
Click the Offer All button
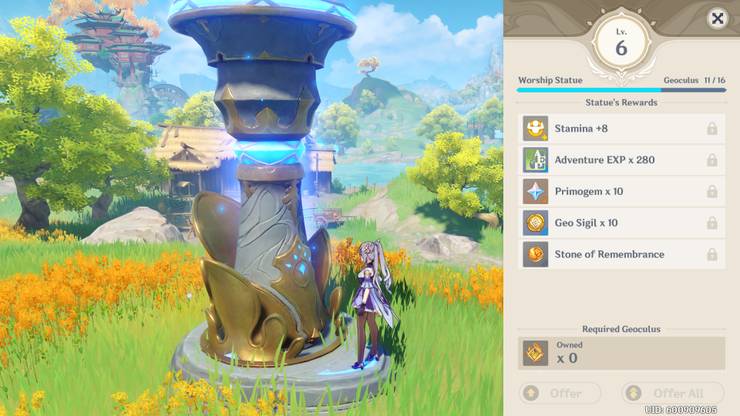[x=672, y=393]
